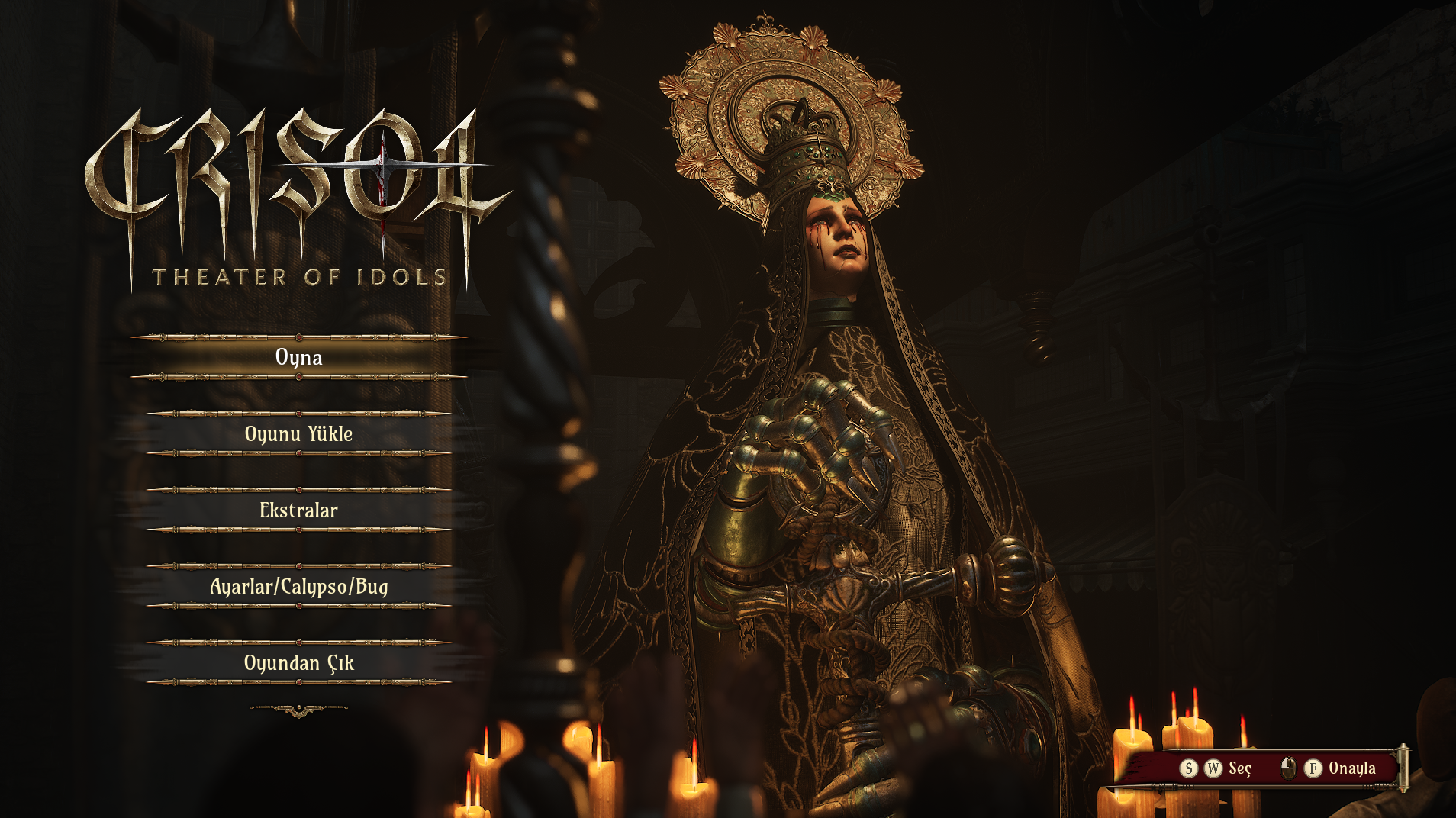Click Oyundan Çık to exit

pyautogui.click(x=298, y=662)
